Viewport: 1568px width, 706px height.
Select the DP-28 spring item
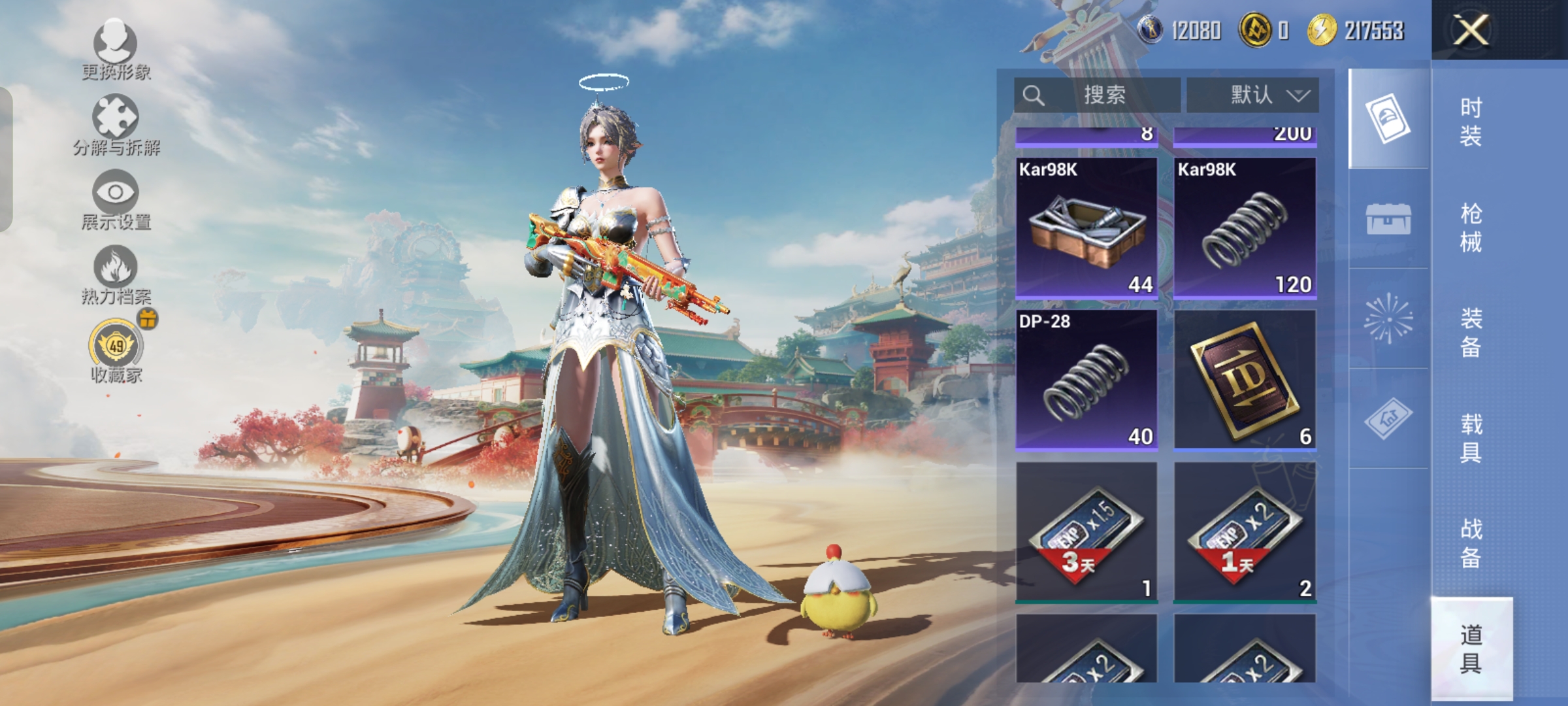click(1086, 380)
